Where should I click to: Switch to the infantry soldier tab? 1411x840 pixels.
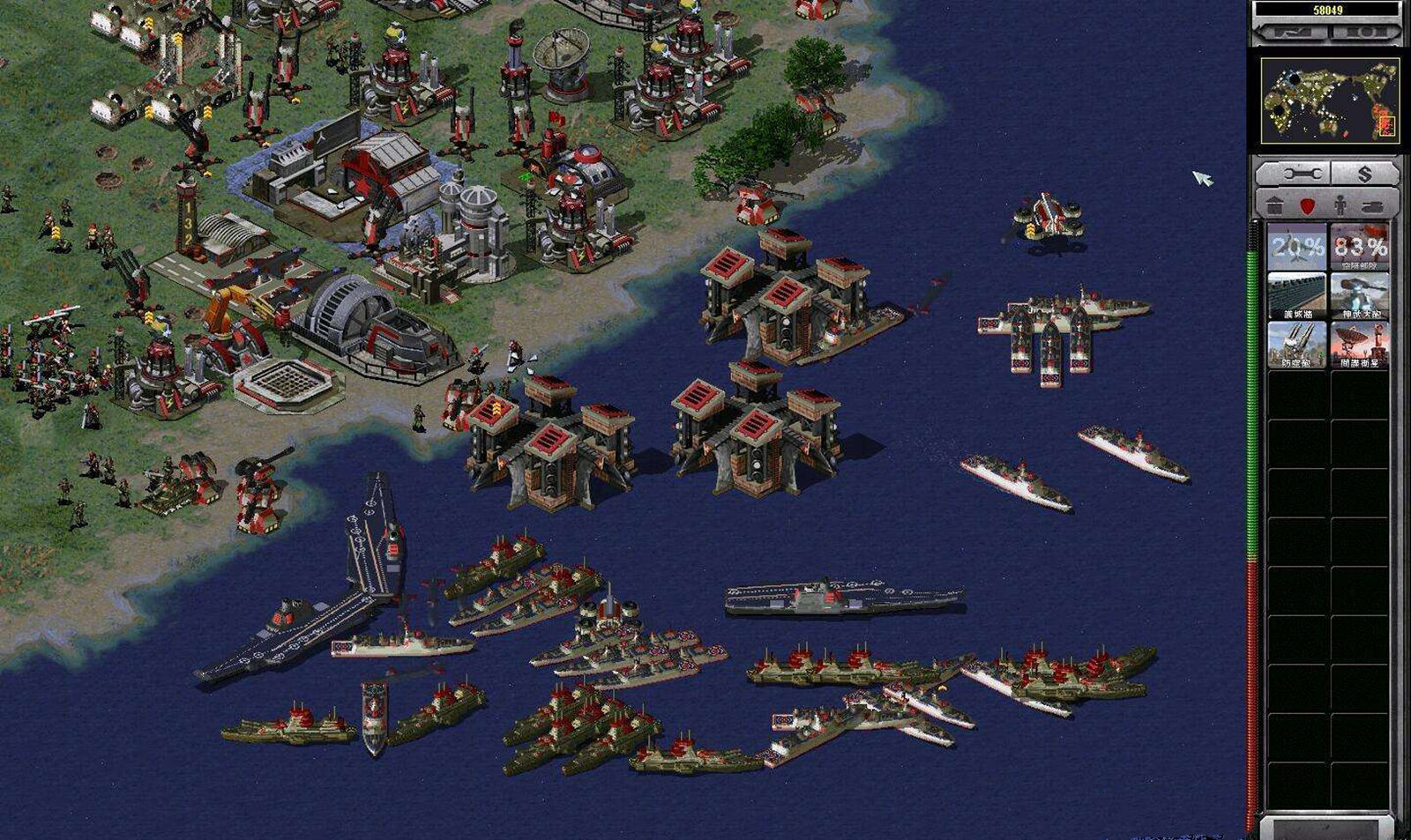point(1340,204)
